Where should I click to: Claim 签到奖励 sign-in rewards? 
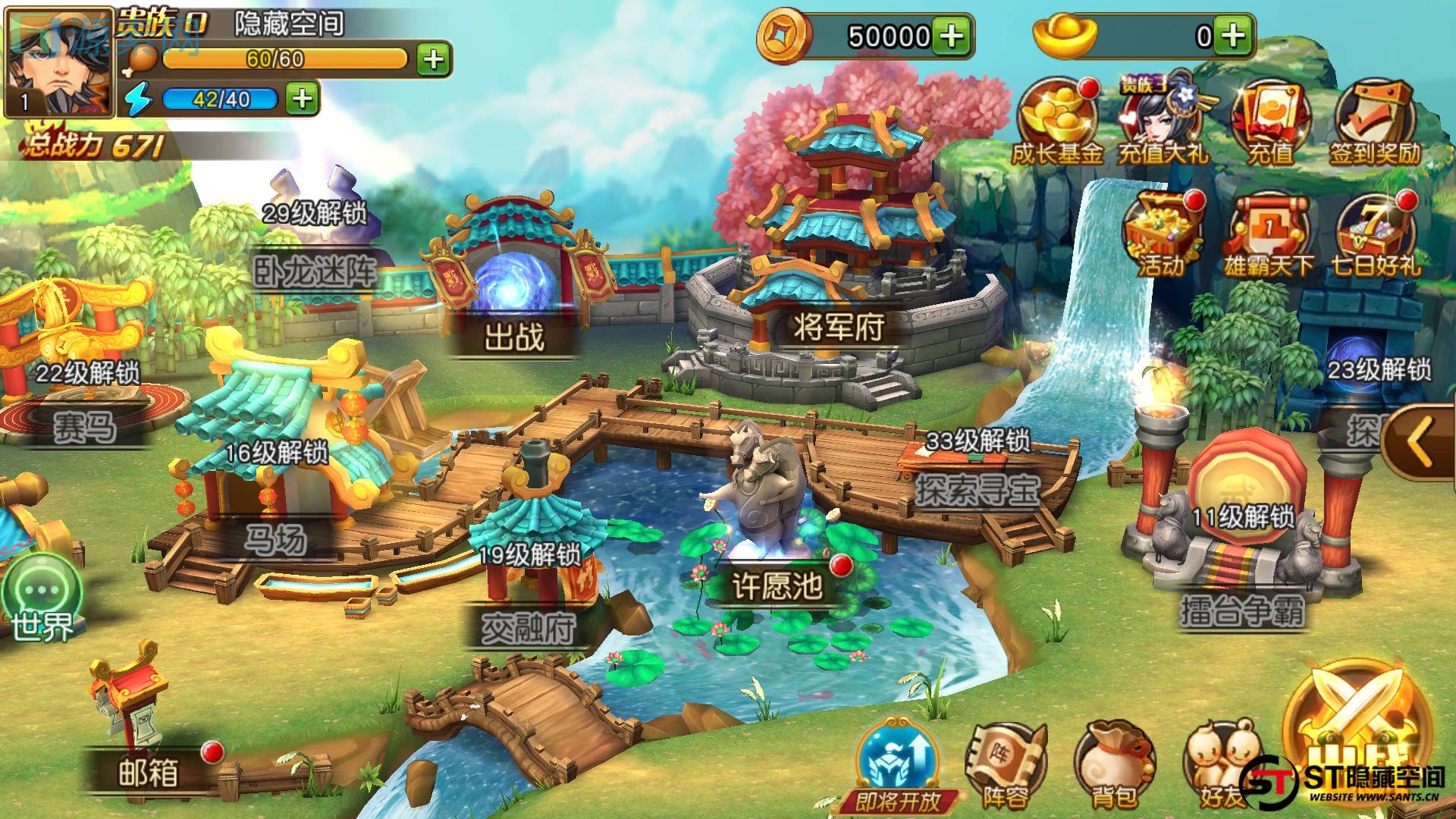click(1374, 121)
